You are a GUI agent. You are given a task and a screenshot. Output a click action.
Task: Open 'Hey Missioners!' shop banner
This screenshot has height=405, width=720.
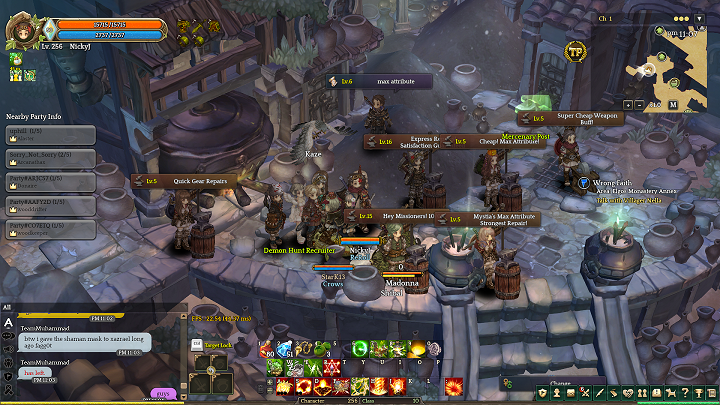pos(396,216)
